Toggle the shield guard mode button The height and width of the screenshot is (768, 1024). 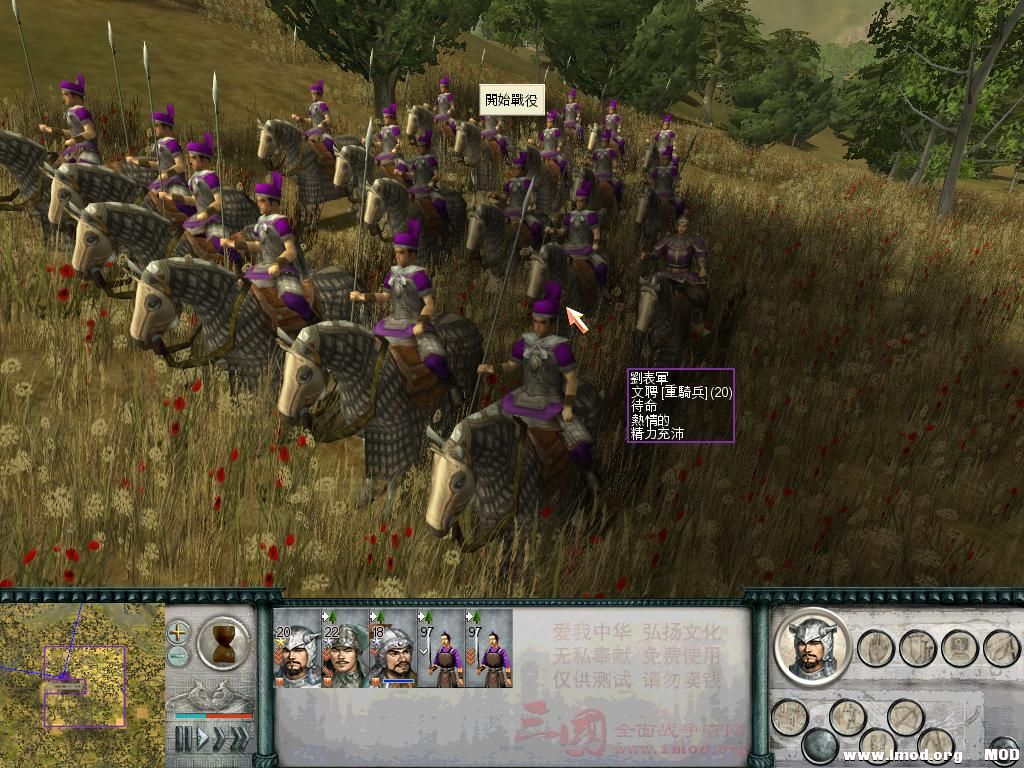916,648
